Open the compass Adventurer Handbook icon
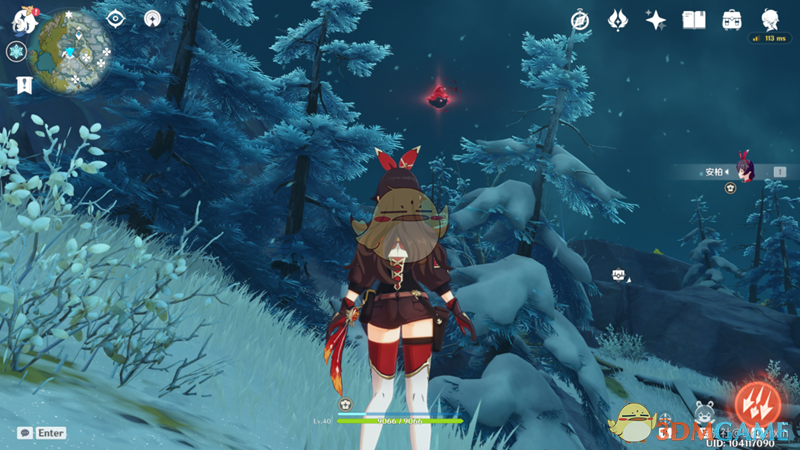 (x=580, y=20)
